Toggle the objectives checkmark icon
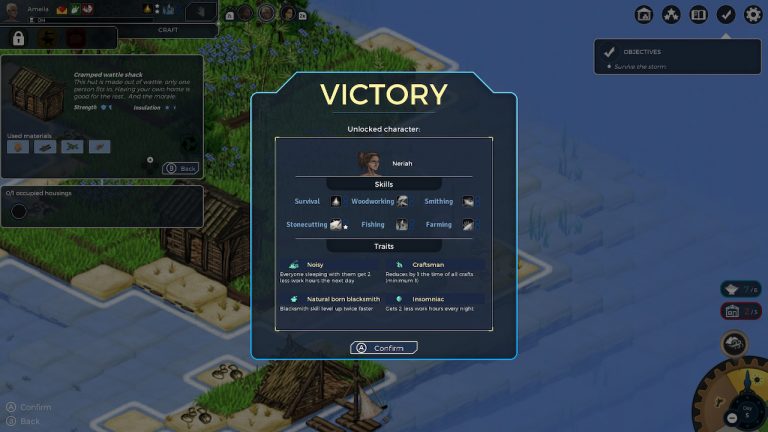768x432 pixels. (x=726, y=14)
